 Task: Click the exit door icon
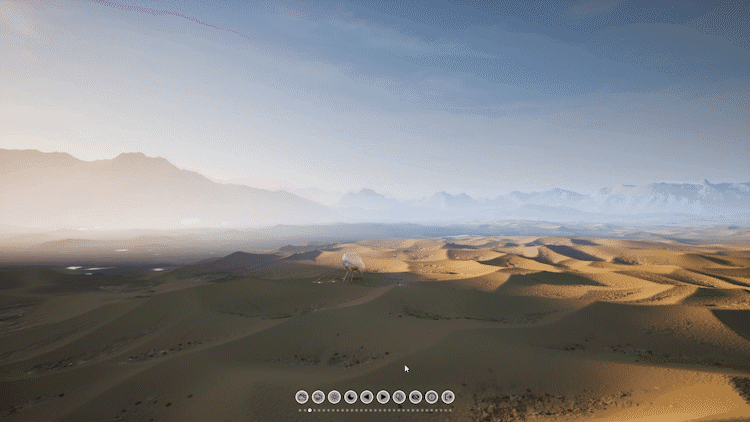pos(448,397)
